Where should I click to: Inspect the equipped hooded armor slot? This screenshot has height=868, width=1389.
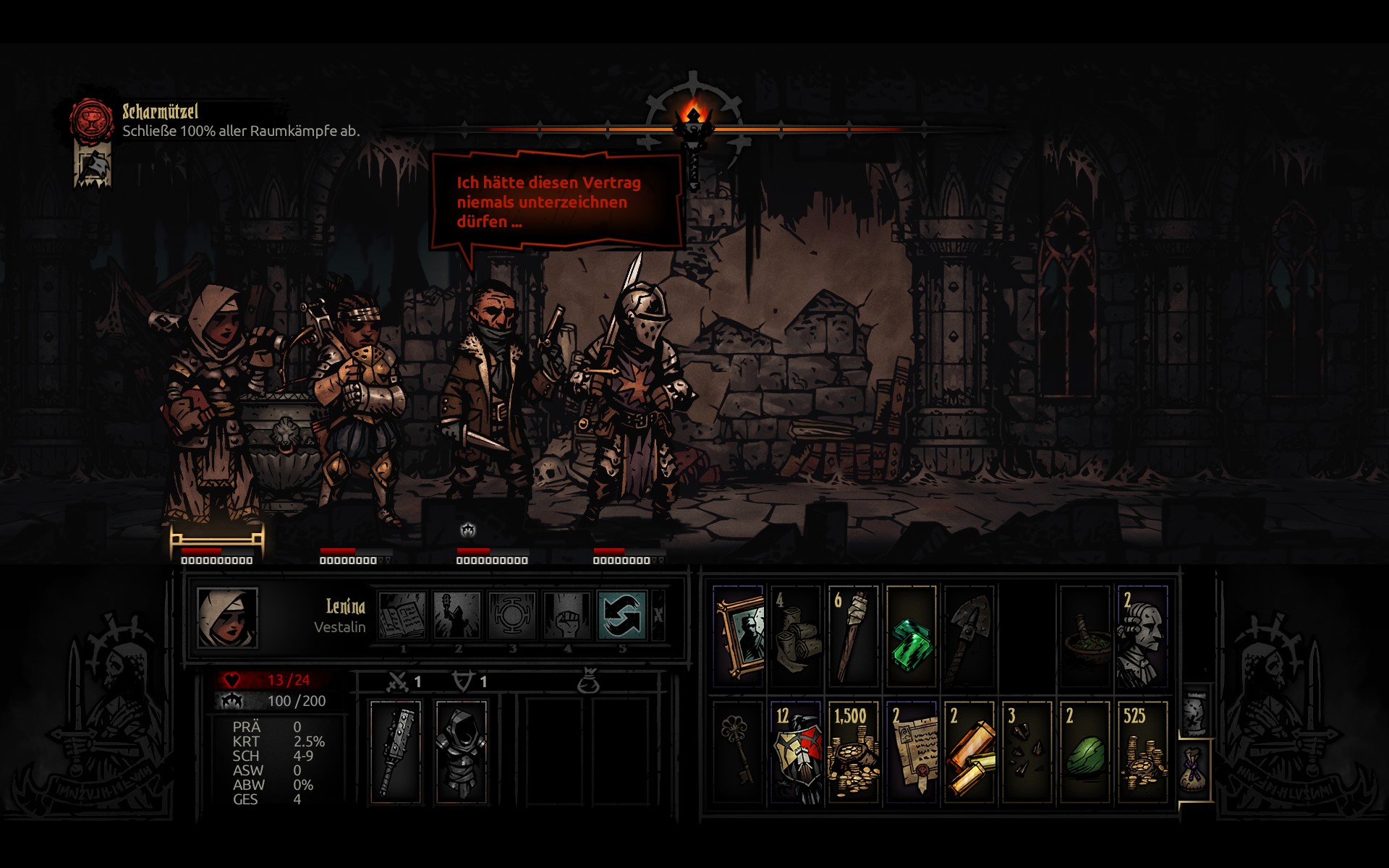(461, 751)
